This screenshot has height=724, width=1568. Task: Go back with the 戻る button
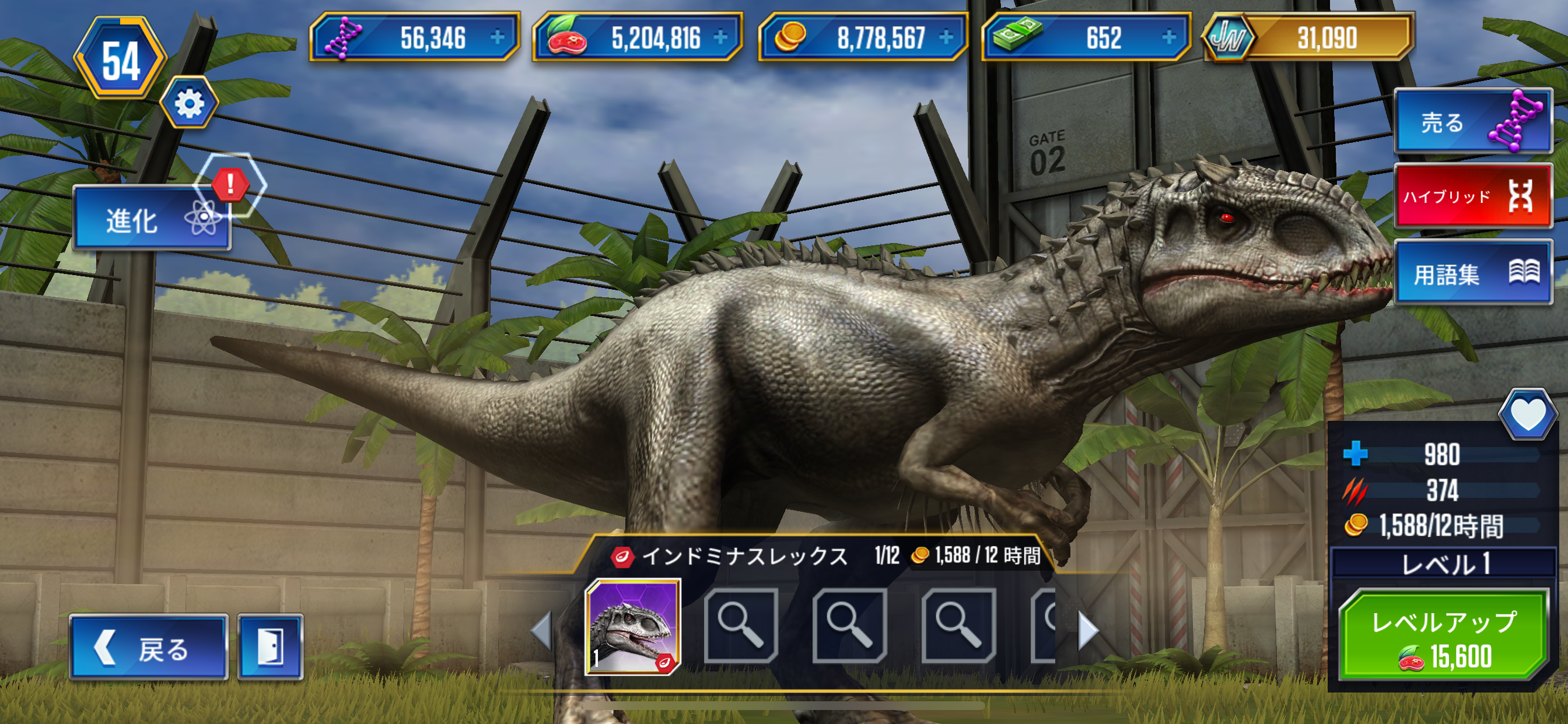click(x=149, y=647)
